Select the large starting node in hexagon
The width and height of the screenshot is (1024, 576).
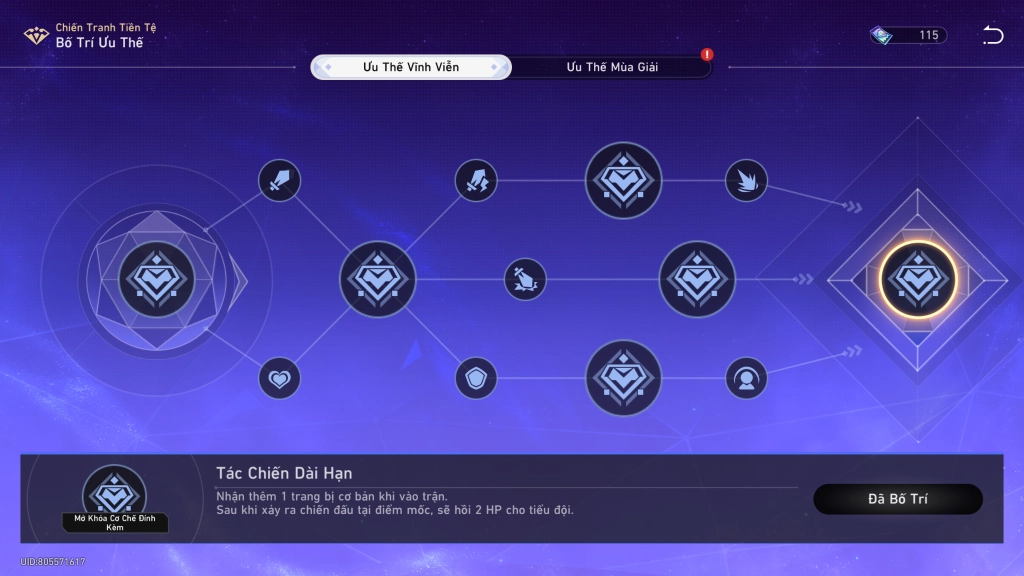pos(156,279)
